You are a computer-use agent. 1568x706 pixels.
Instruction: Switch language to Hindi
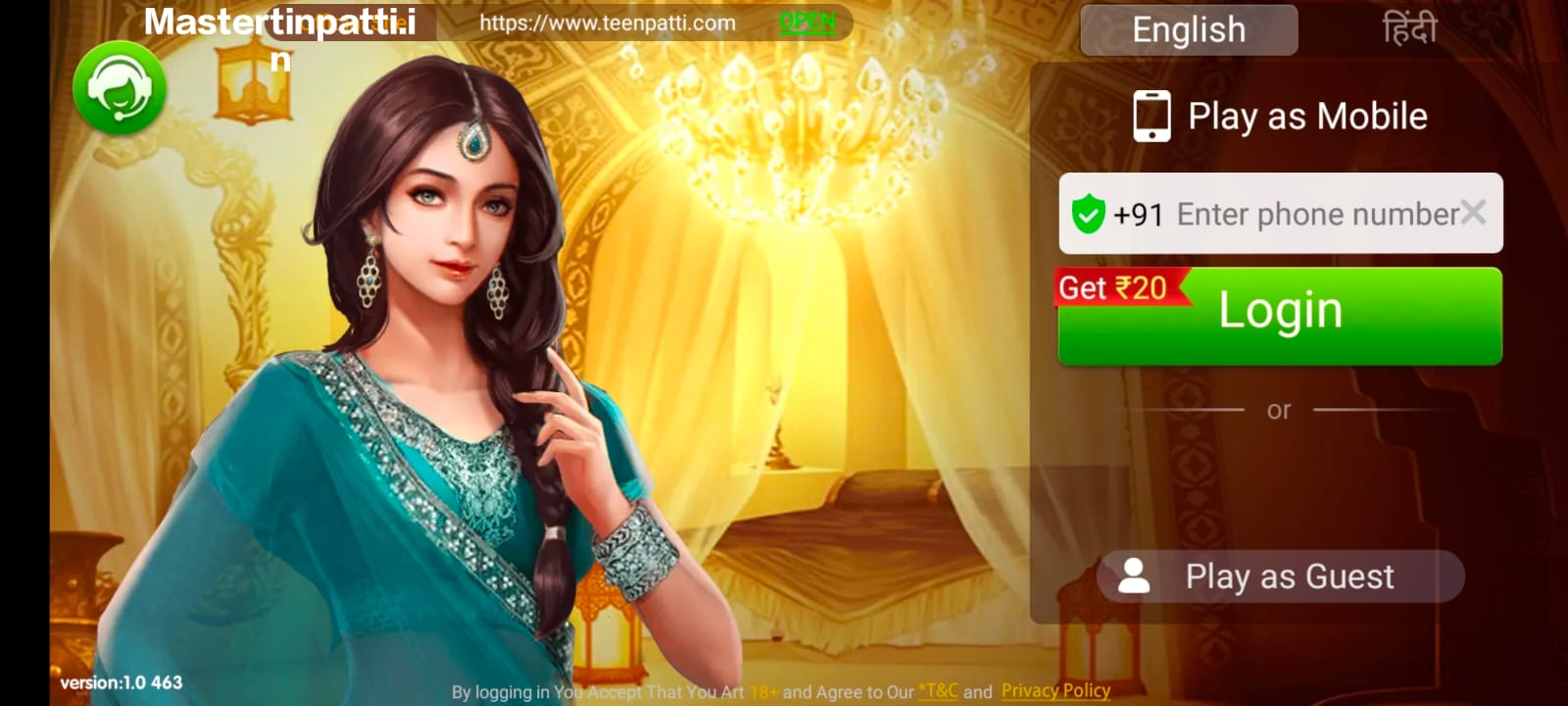[x=1409, y=30]
